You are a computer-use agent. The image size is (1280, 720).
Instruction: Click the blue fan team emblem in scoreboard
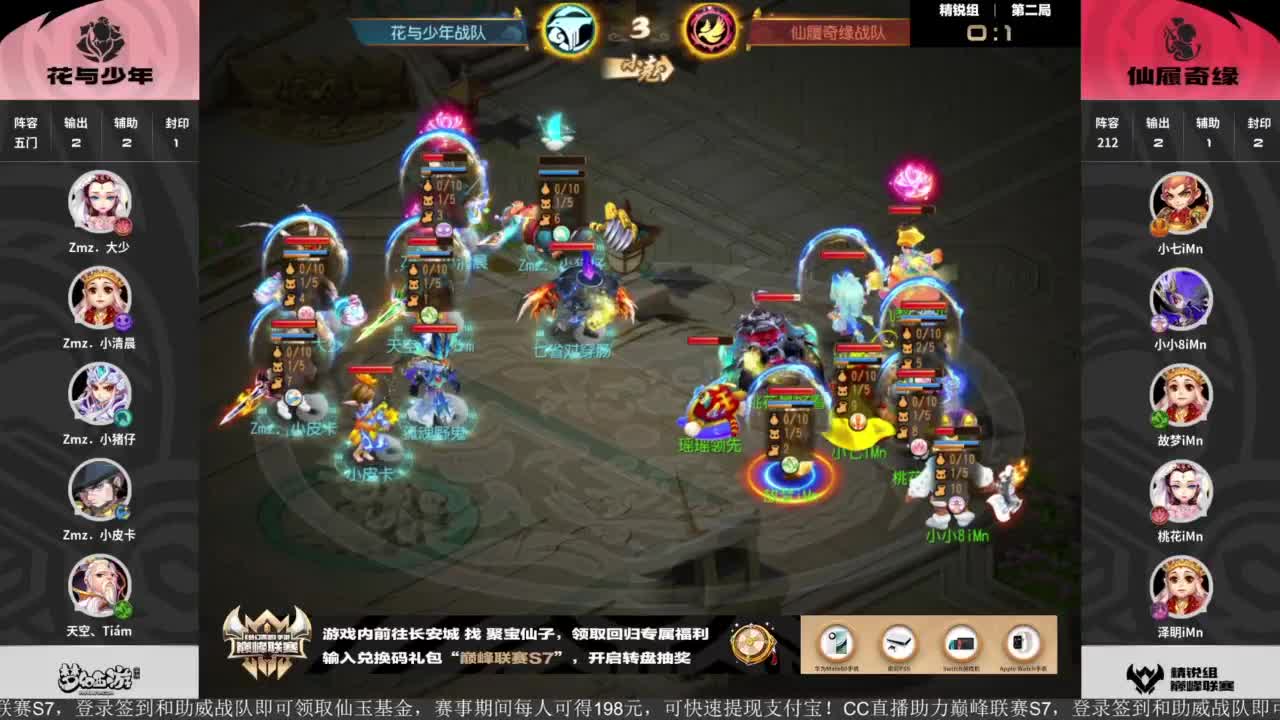pyautogui.click(x=570, y=31)
